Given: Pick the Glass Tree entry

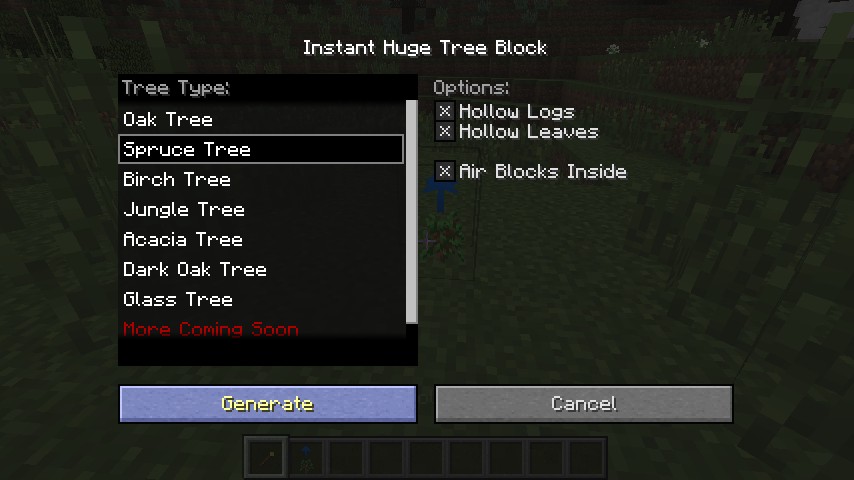Looking at the screenshot, I should click(178, 300).
